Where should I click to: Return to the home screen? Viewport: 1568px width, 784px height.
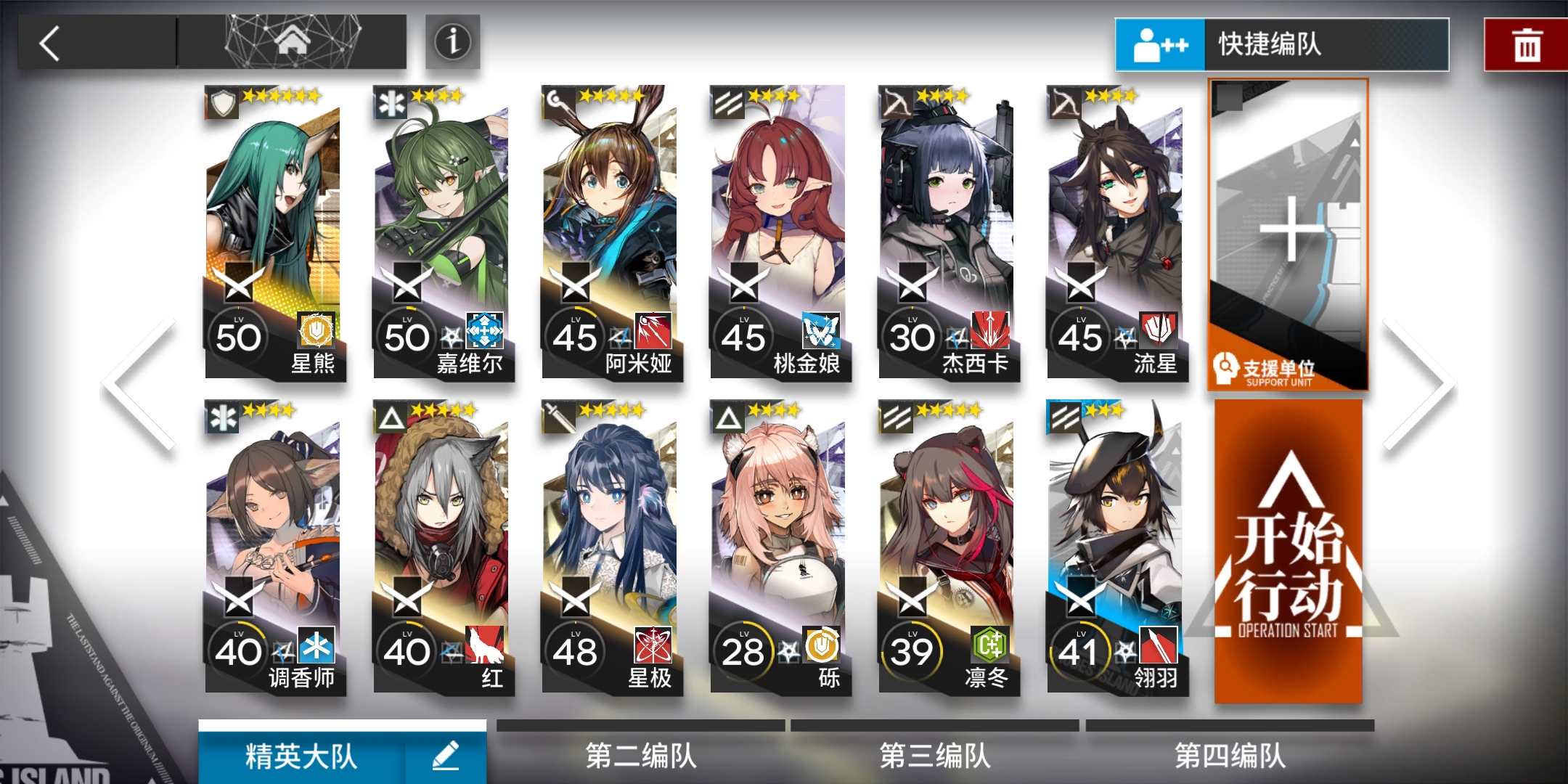click(x=292, y=42)
